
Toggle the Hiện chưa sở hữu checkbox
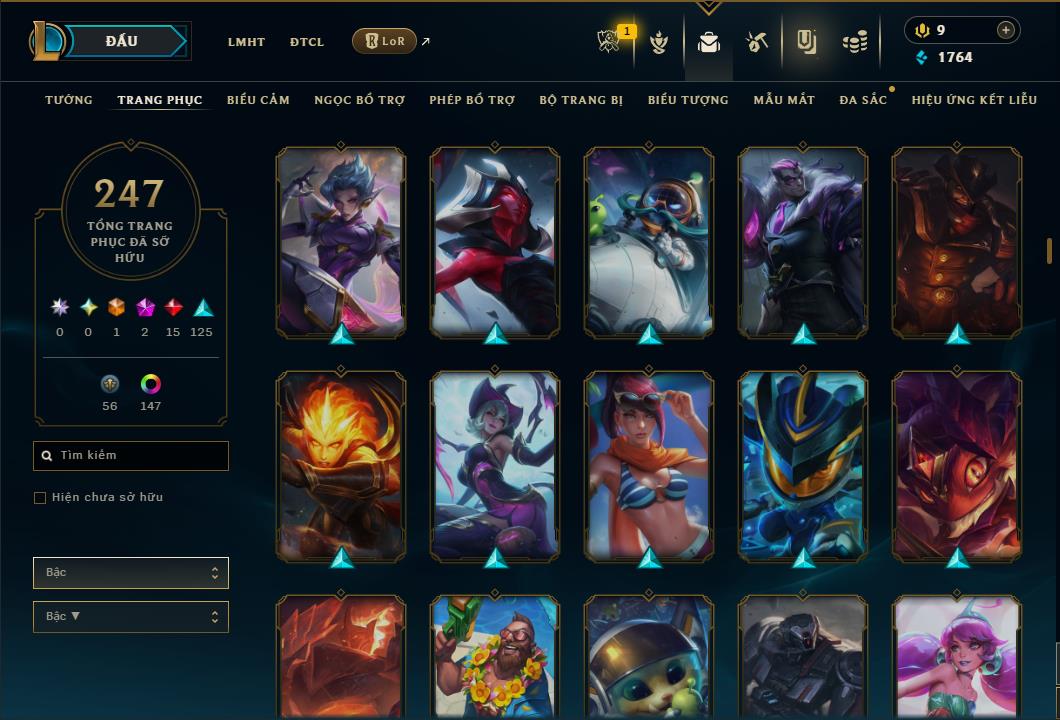[x=40, y=498]
